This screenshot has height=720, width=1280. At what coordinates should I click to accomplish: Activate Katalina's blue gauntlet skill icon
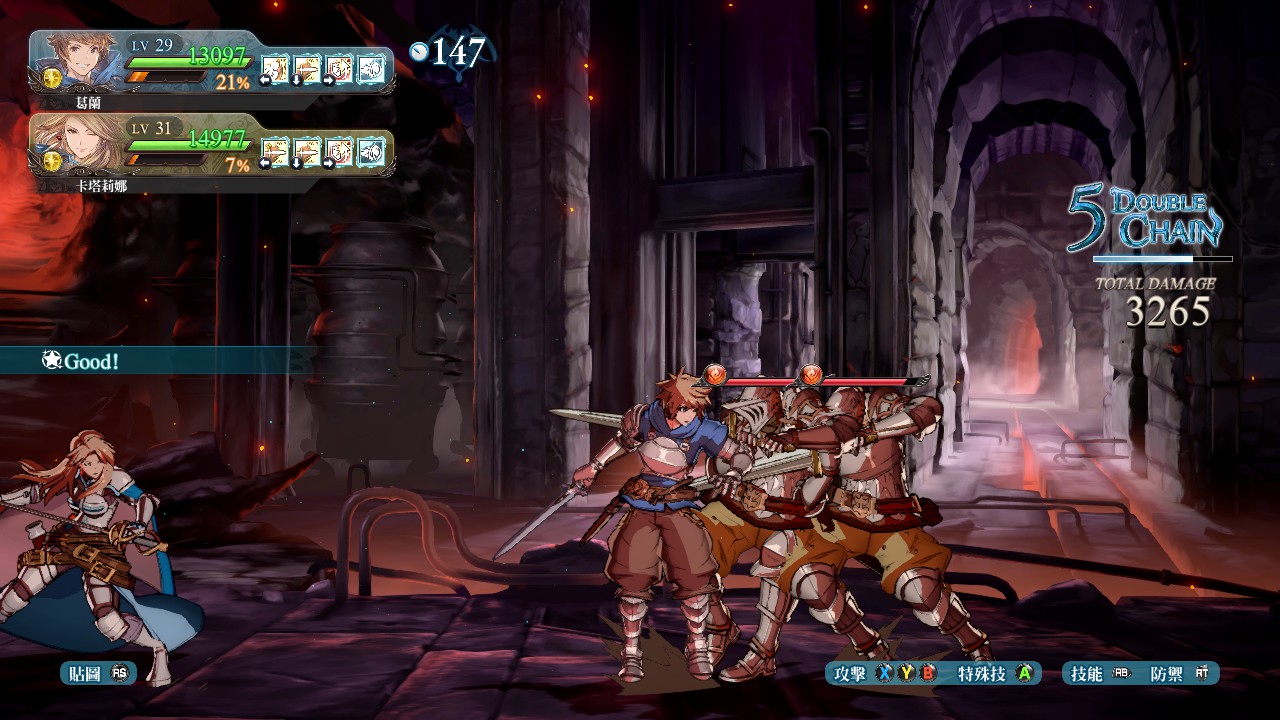click(371, 151)
